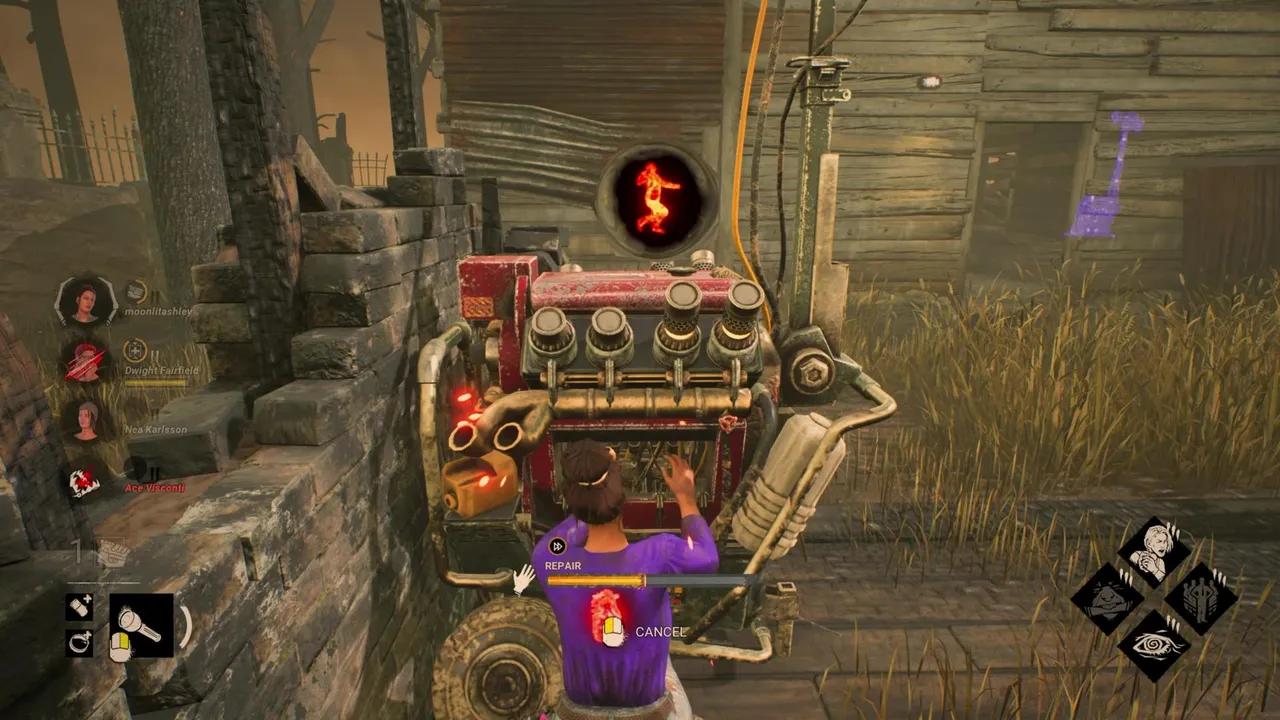Select the right Prove Thyself perk icon
The width and height of the screenshot is (1280, 720).
1202,599
